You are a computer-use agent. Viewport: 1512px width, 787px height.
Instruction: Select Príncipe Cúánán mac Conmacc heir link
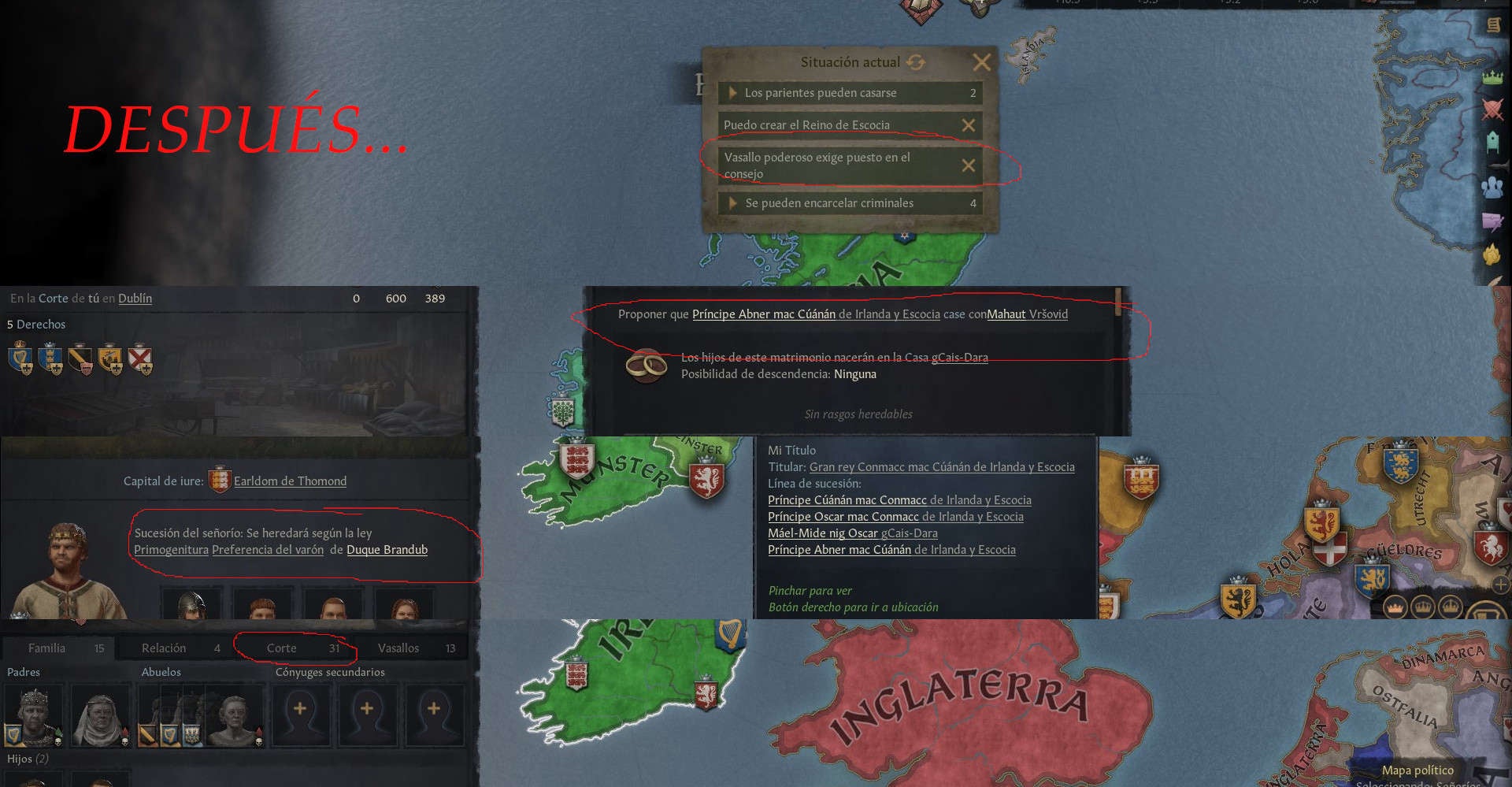(847, 500)
